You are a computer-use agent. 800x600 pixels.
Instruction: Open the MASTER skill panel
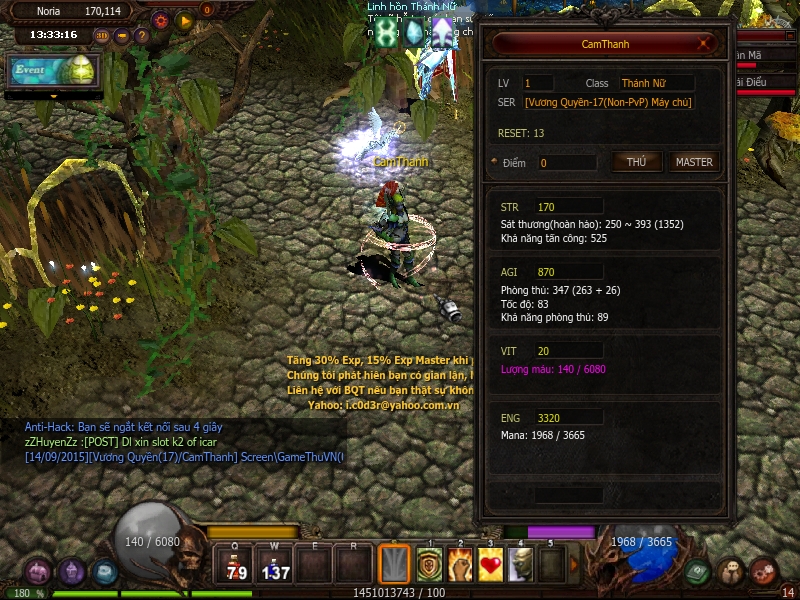coord(694,162)
